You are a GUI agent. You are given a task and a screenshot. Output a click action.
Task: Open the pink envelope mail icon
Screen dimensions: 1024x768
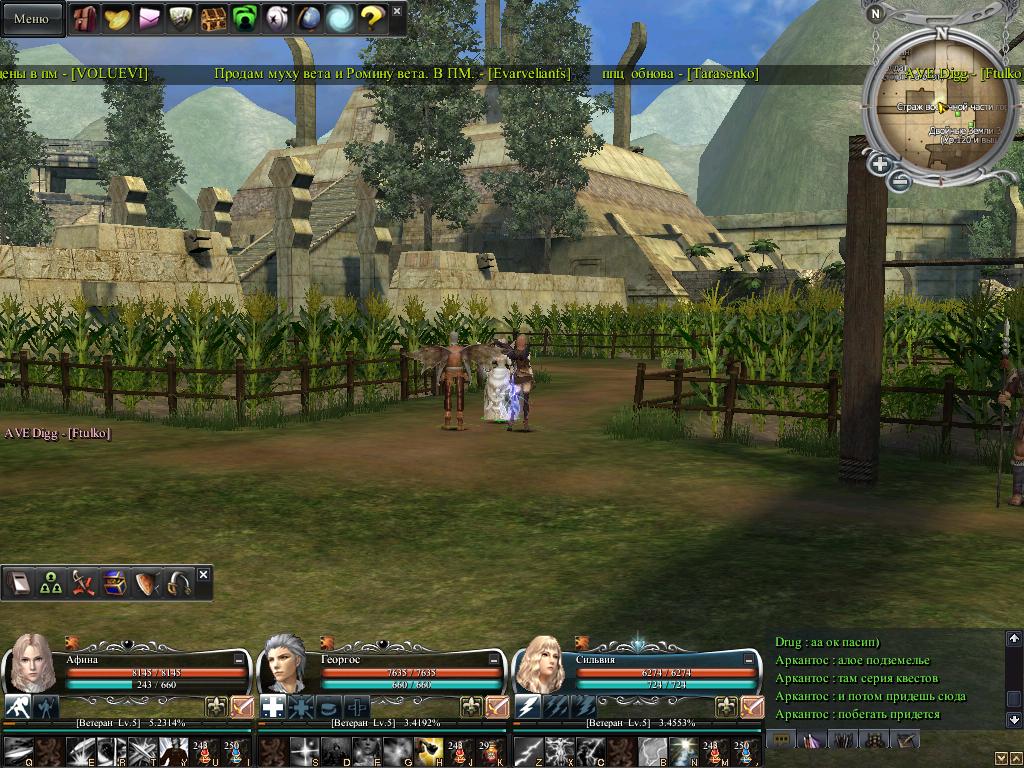pyautogui.click(x=149, y=18)
